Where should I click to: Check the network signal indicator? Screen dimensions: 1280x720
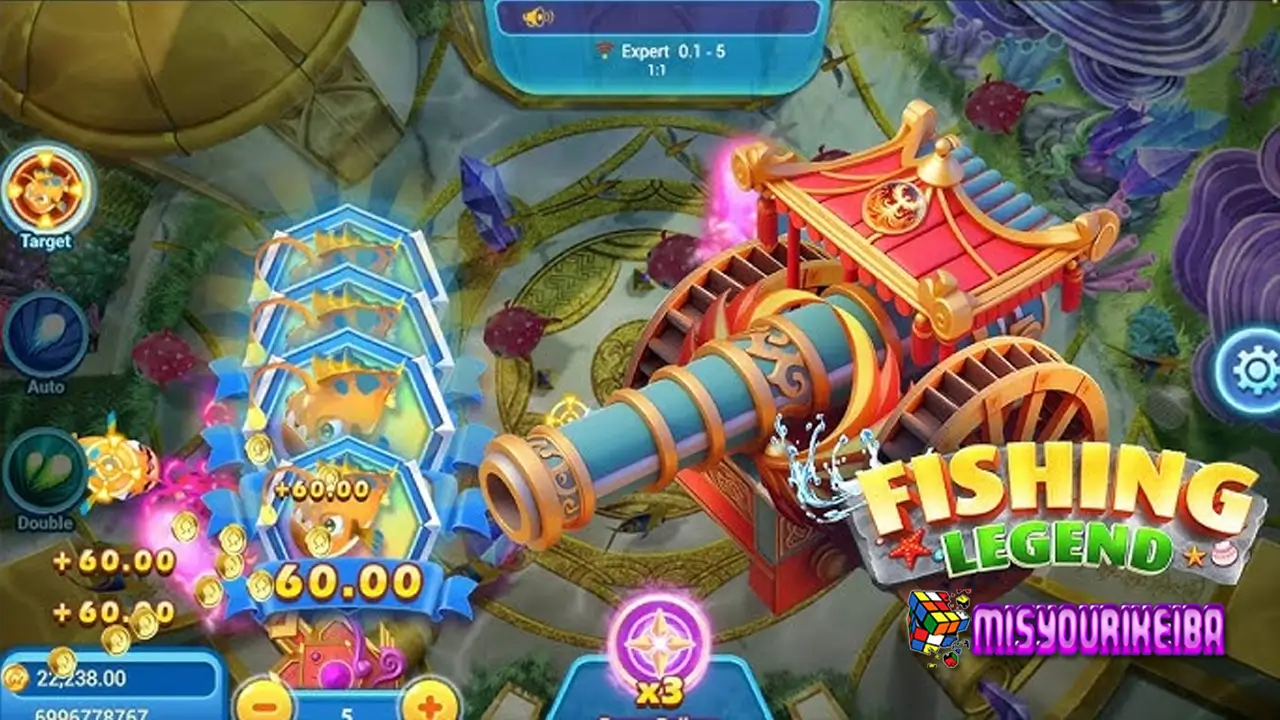point(603,50)
